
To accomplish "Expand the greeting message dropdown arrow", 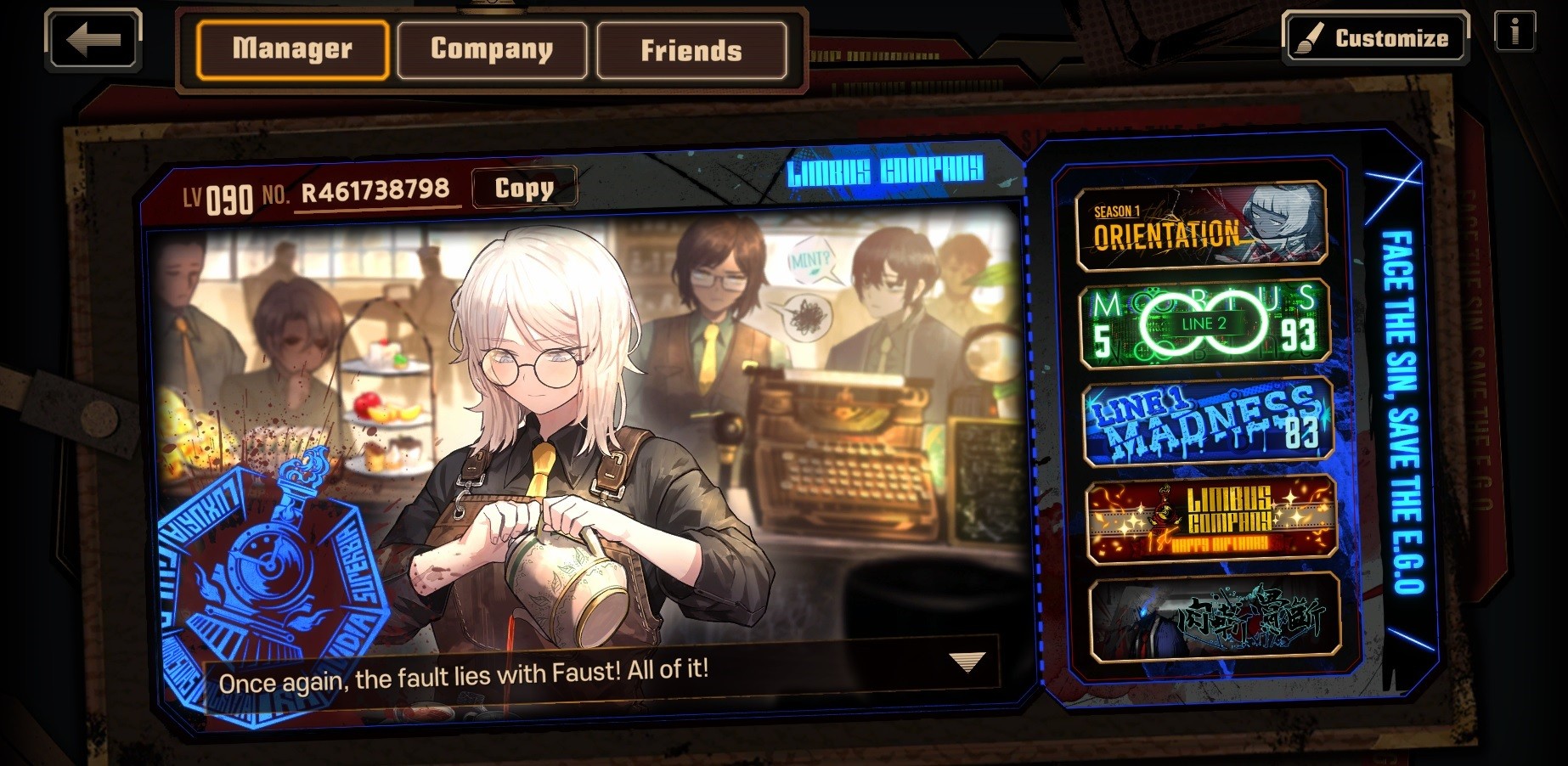I will pyautogui.click(x=967, y=662).
